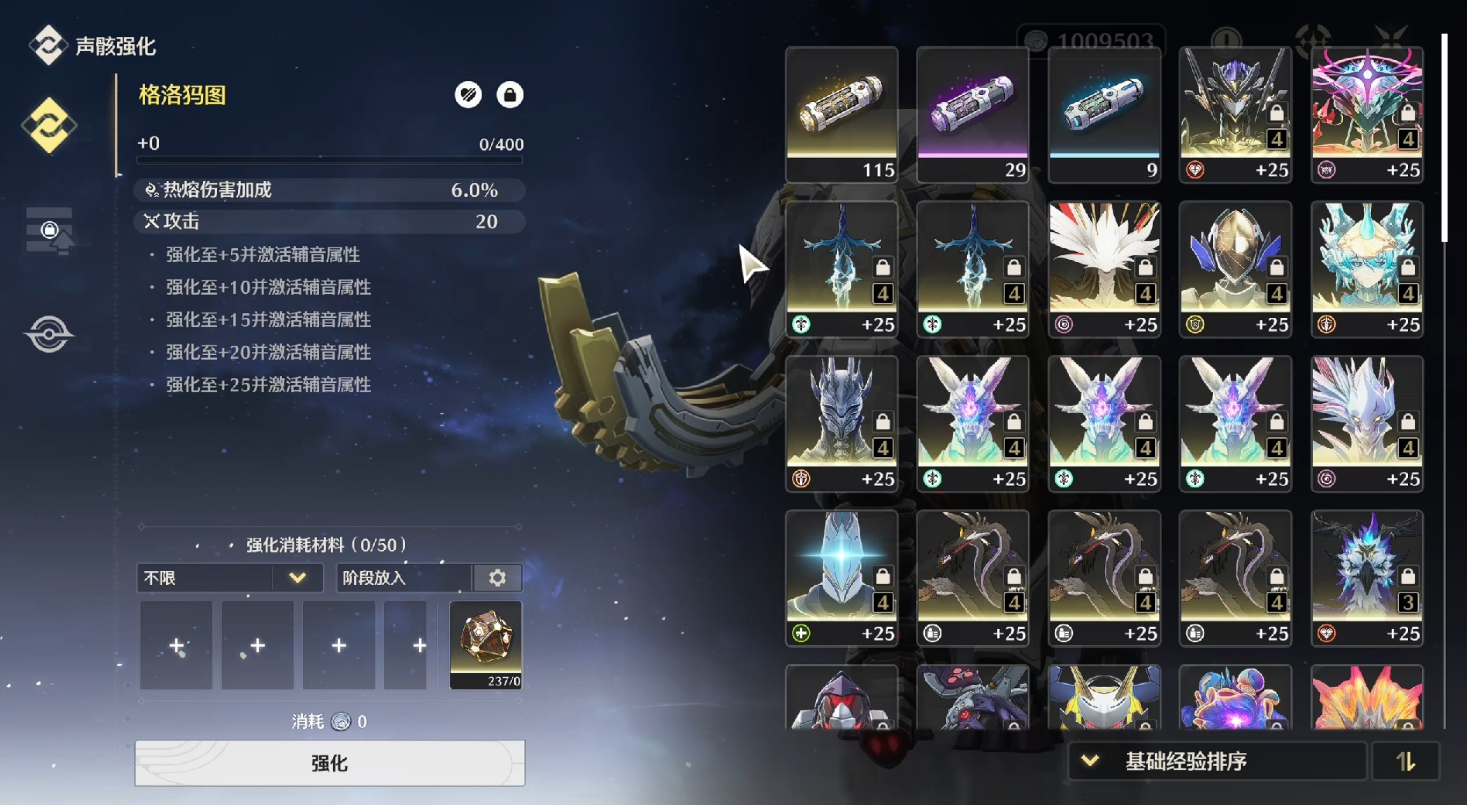
Task: Click the 阶段放入 auto-fill button
Action: pos(403,578)
